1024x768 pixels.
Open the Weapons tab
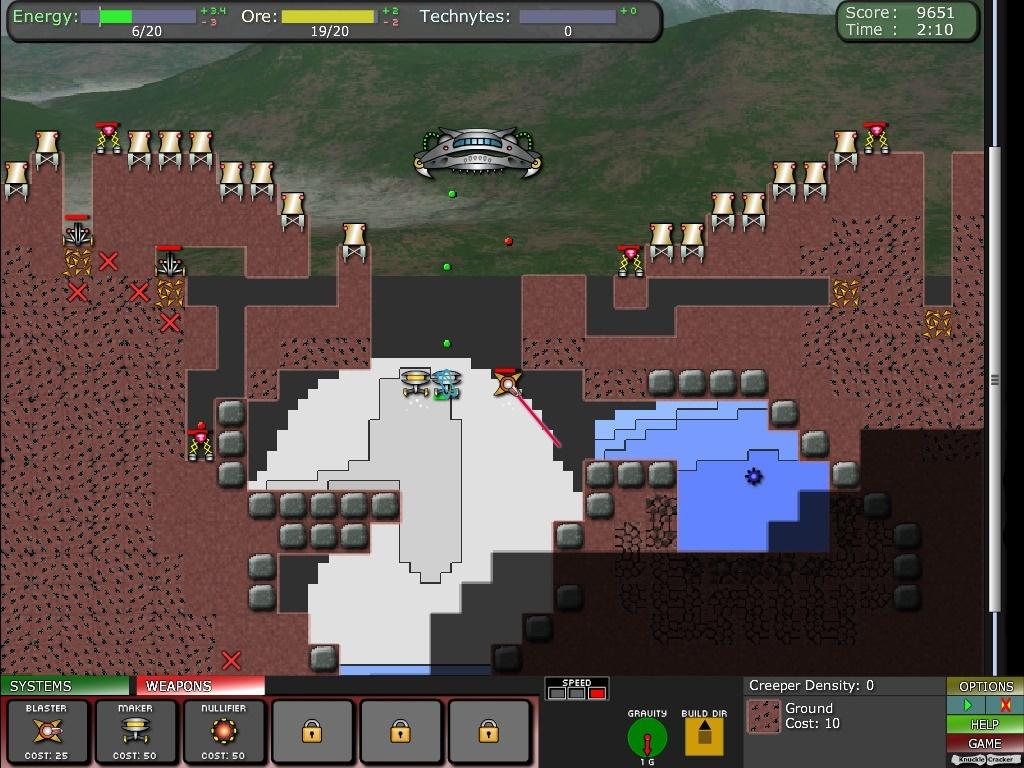tap(200, 686)
